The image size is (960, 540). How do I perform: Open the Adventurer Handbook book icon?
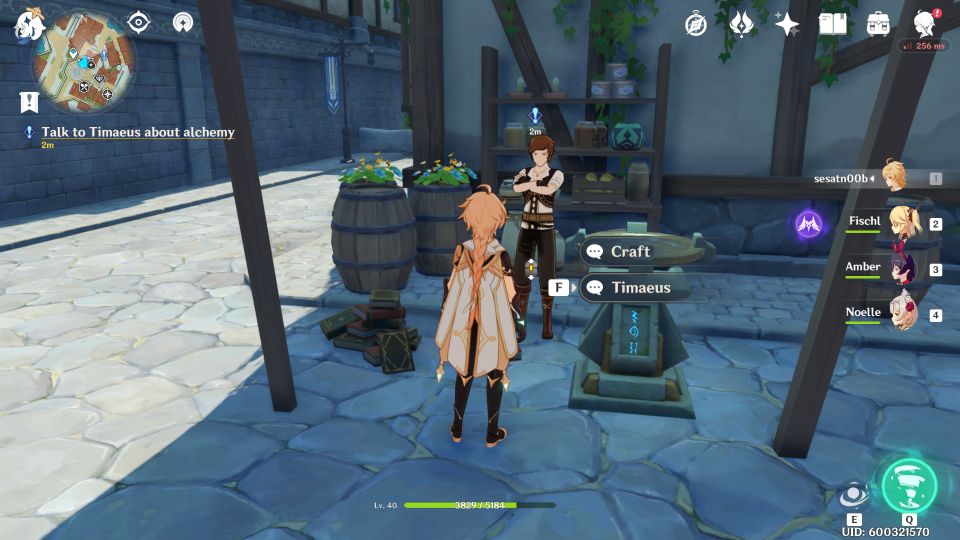click(832, 25)
